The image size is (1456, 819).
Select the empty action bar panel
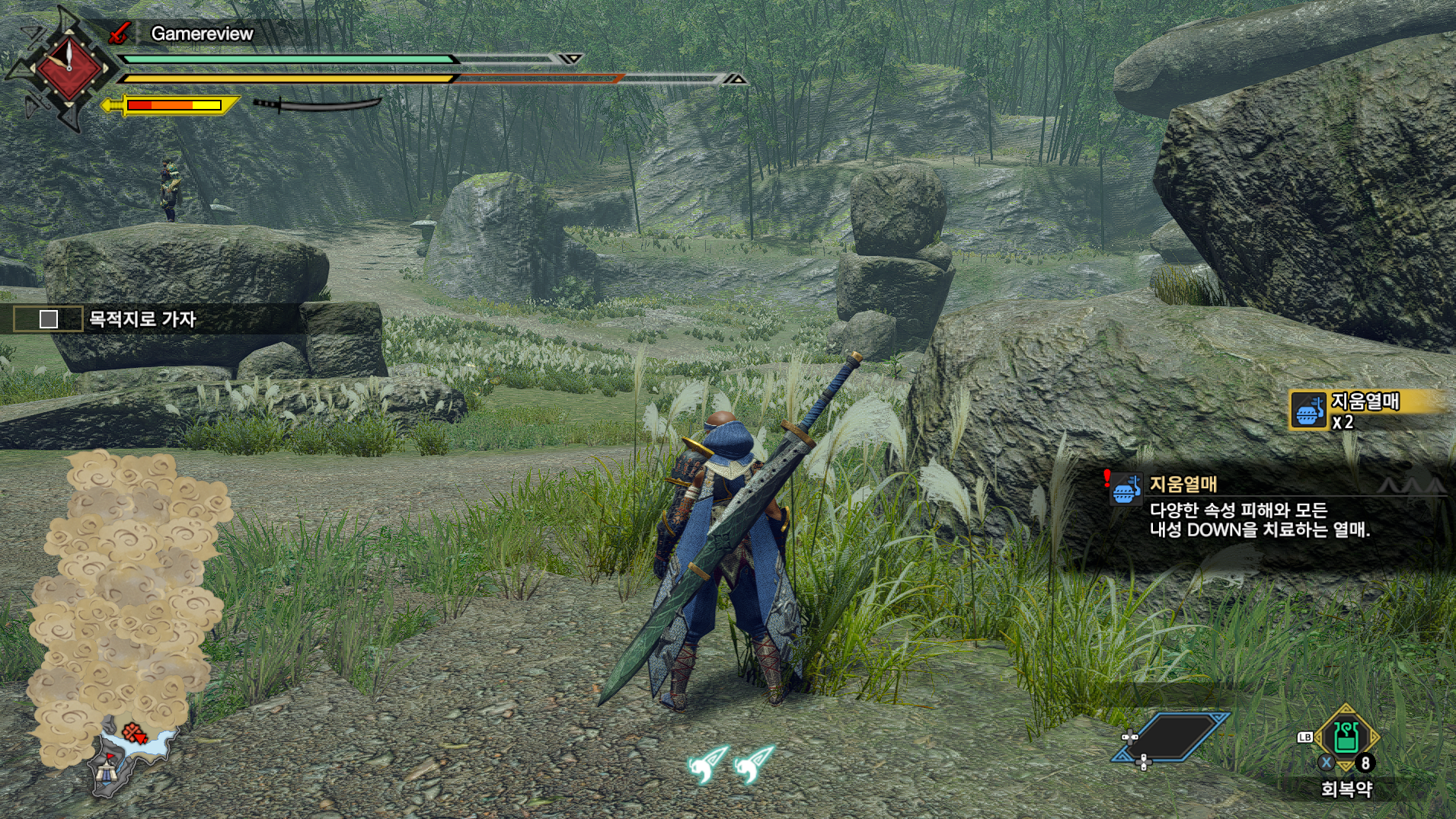1171,737
